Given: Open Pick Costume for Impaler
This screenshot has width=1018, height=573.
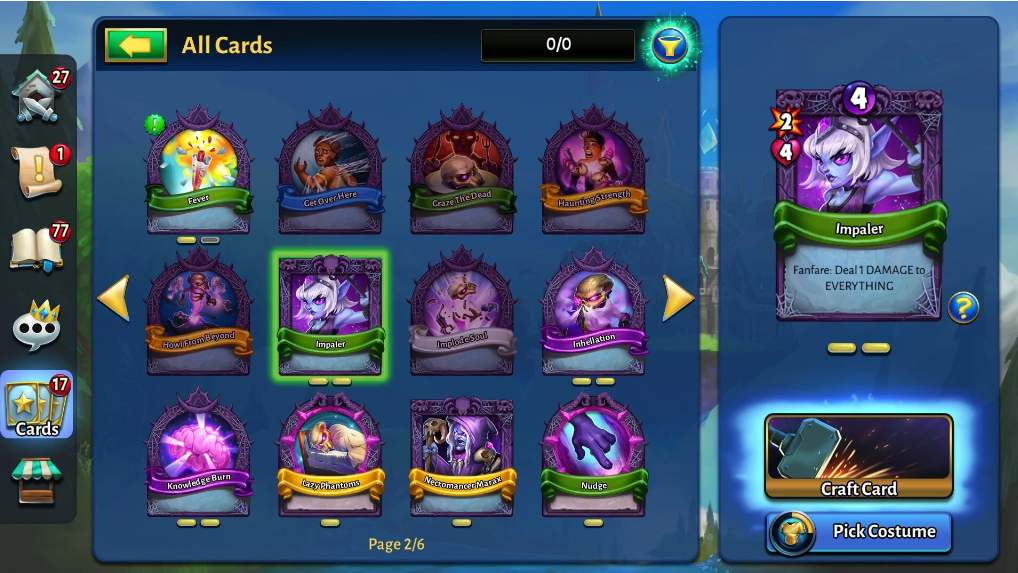Looking at the screenshot, I should (858, 531).
